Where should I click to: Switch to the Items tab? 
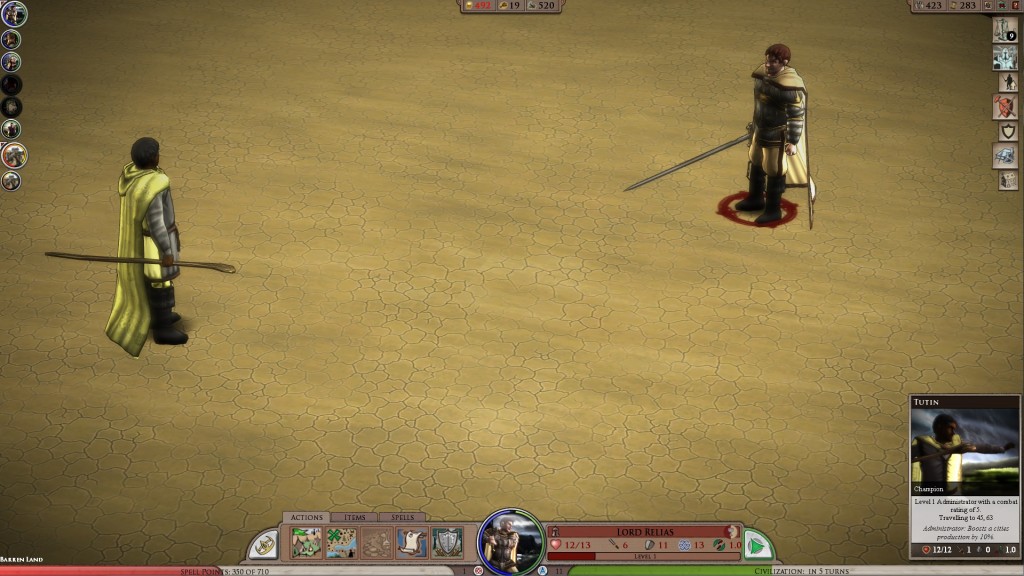tap(354, 517)
